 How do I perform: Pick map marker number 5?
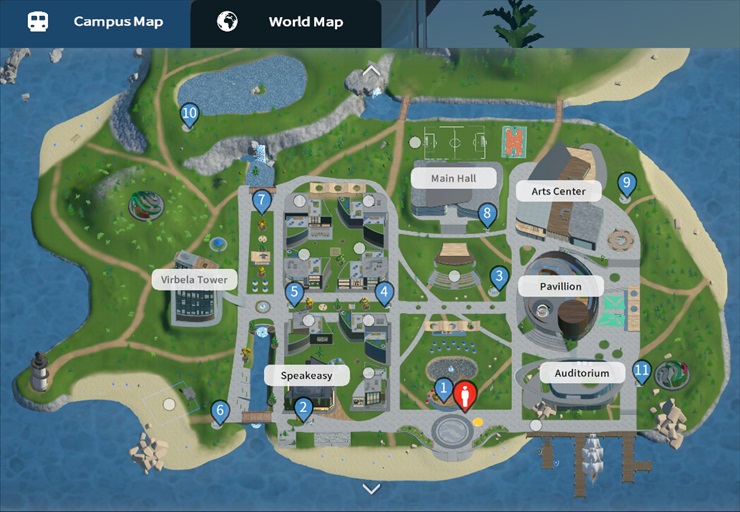294,293
